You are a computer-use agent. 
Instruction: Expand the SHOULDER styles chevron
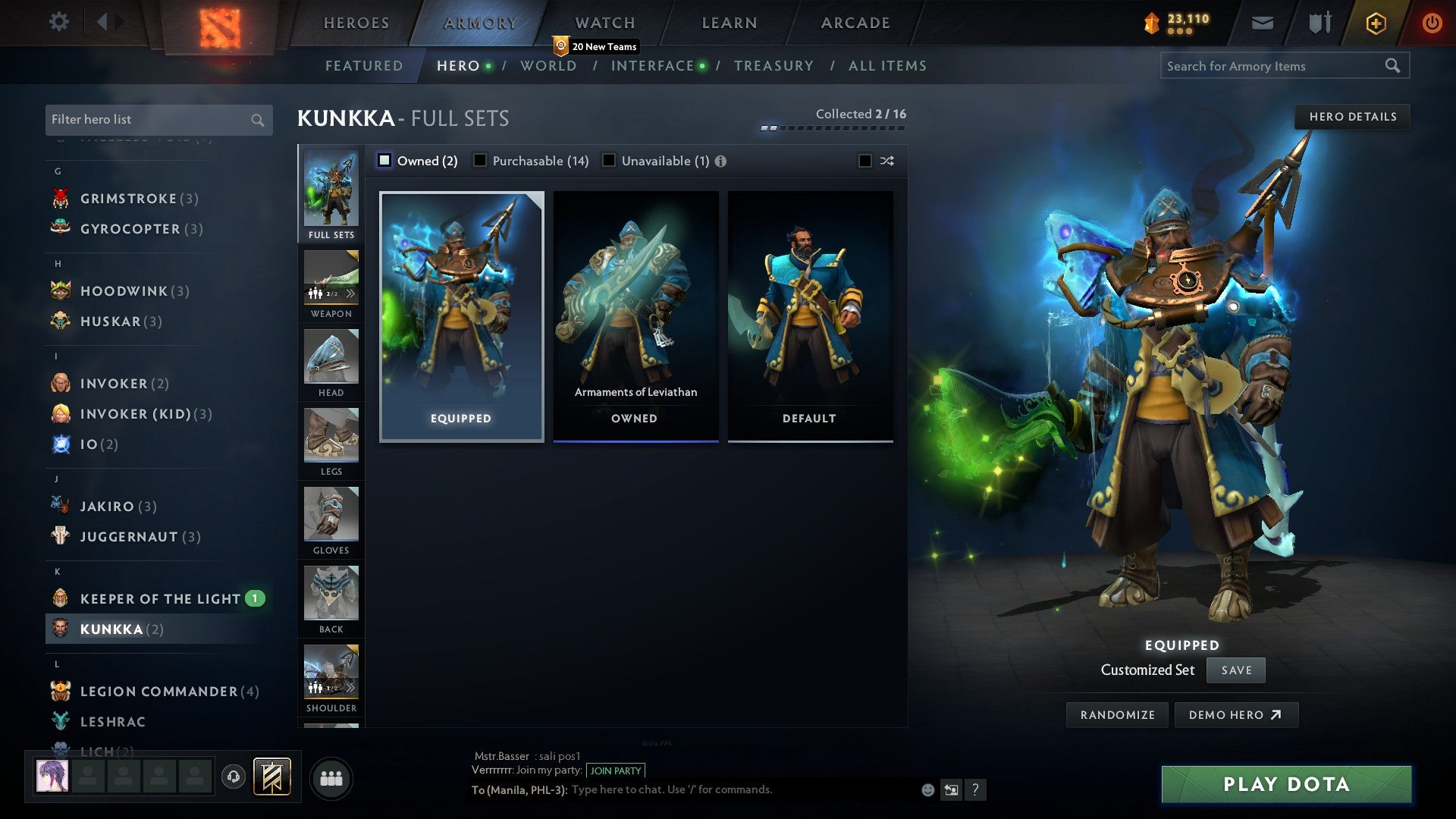click(x=350, y=687)
